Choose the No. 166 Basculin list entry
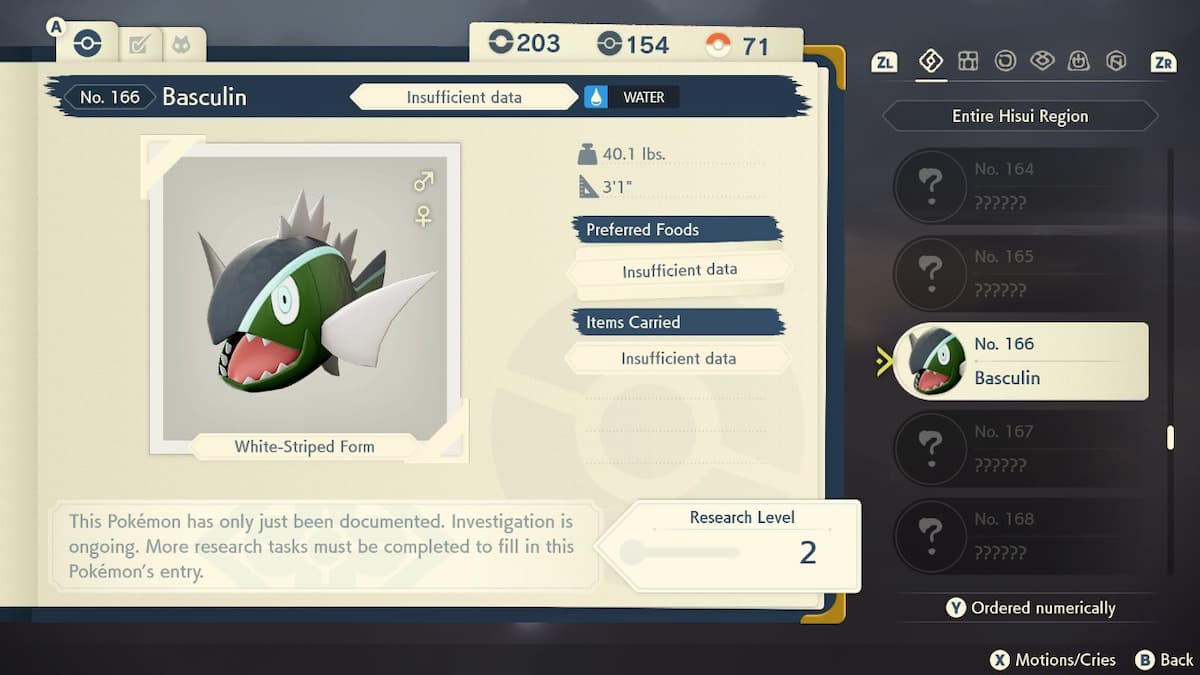Viewport: 1200px width, 675px height. coord(1020,361)
